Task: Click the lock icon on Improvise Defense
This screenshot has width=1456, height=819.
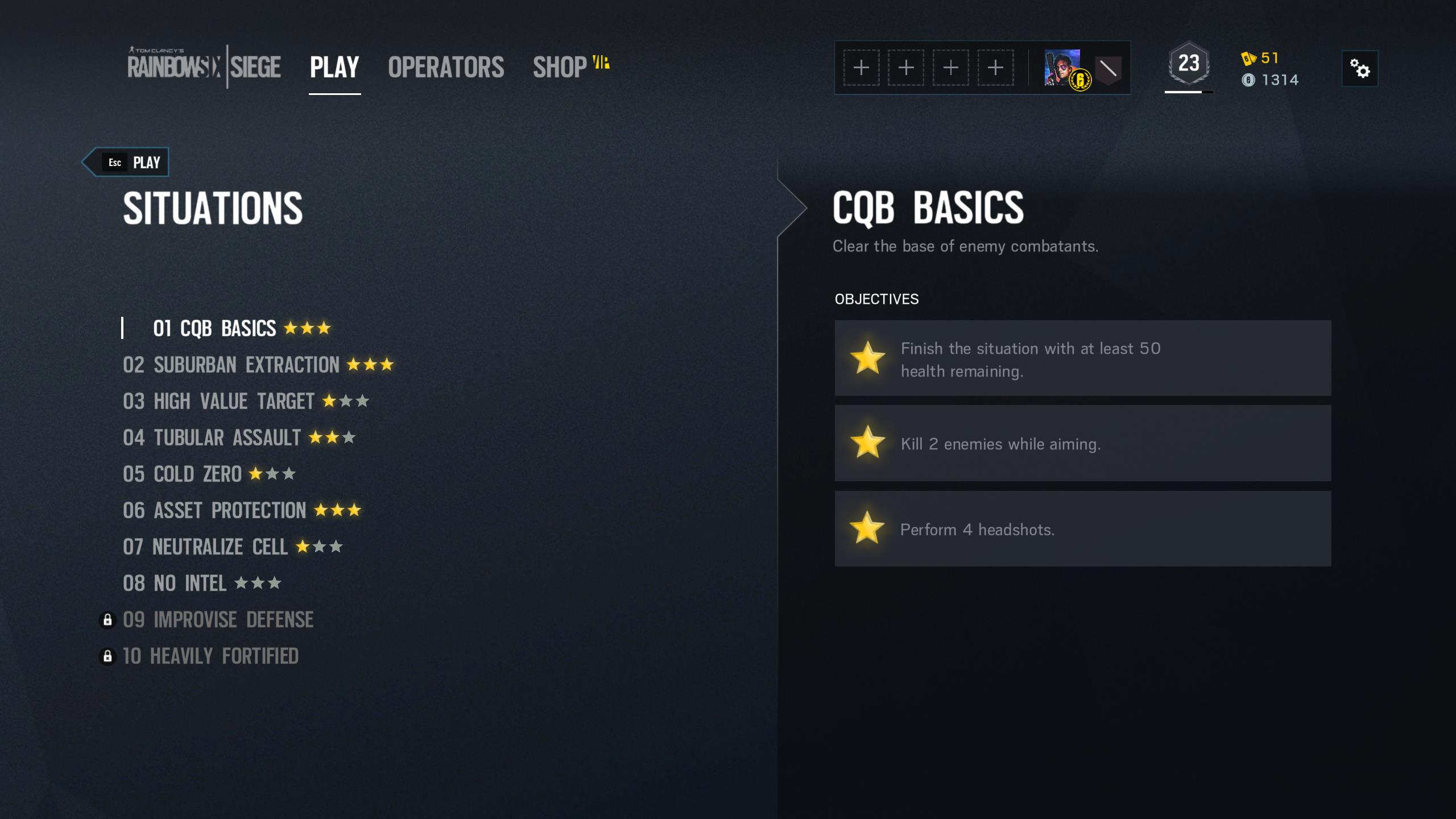Action: click(107, 619)
